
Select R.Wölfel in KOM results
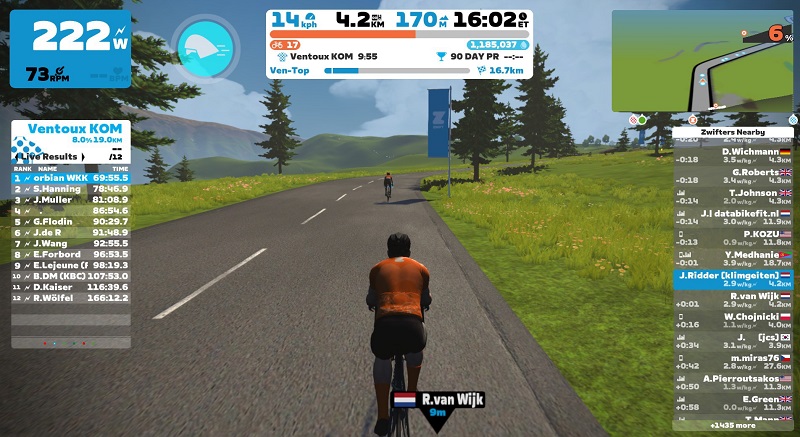click(x=69, y=297)
